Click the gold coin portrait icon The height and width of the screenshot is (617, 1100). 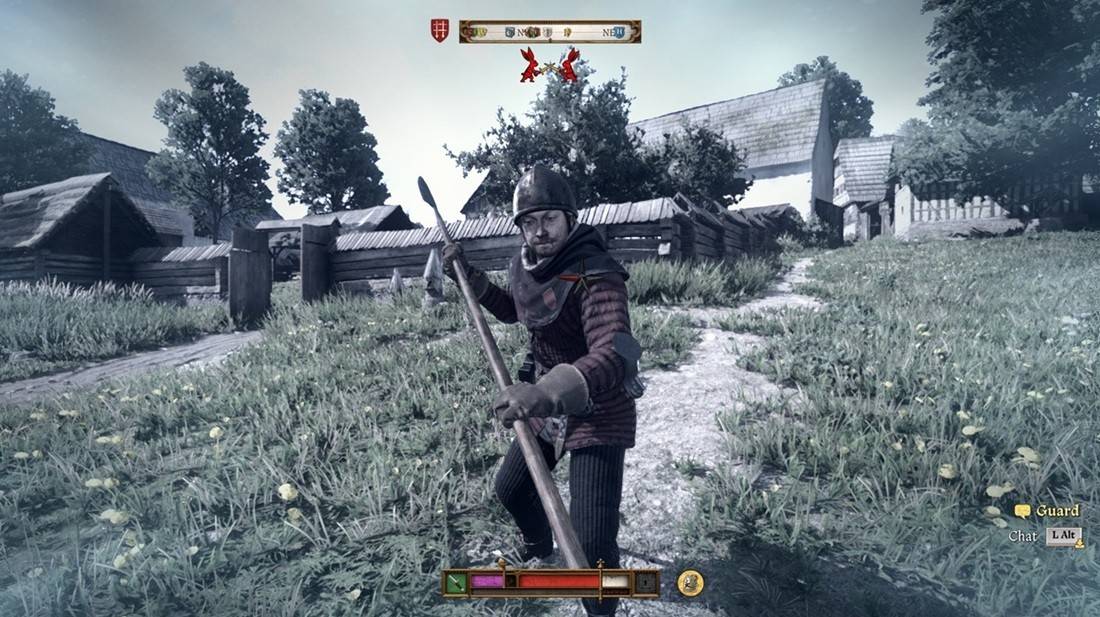(x=690, y=582)
